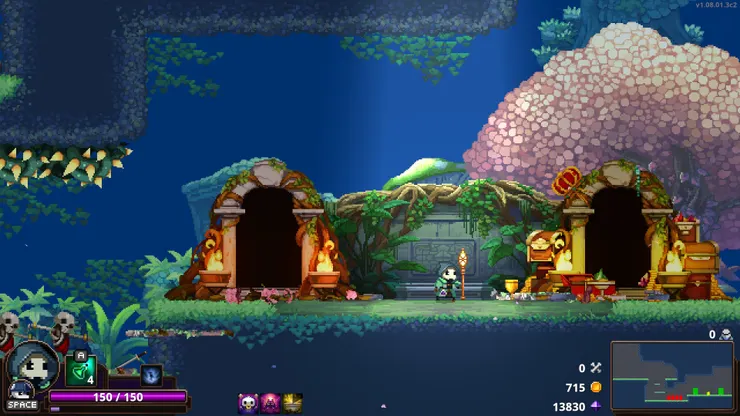Select the pink hooded figure item icon
Image resolution: width=740 pixels, height=416 pixels.
270,403
